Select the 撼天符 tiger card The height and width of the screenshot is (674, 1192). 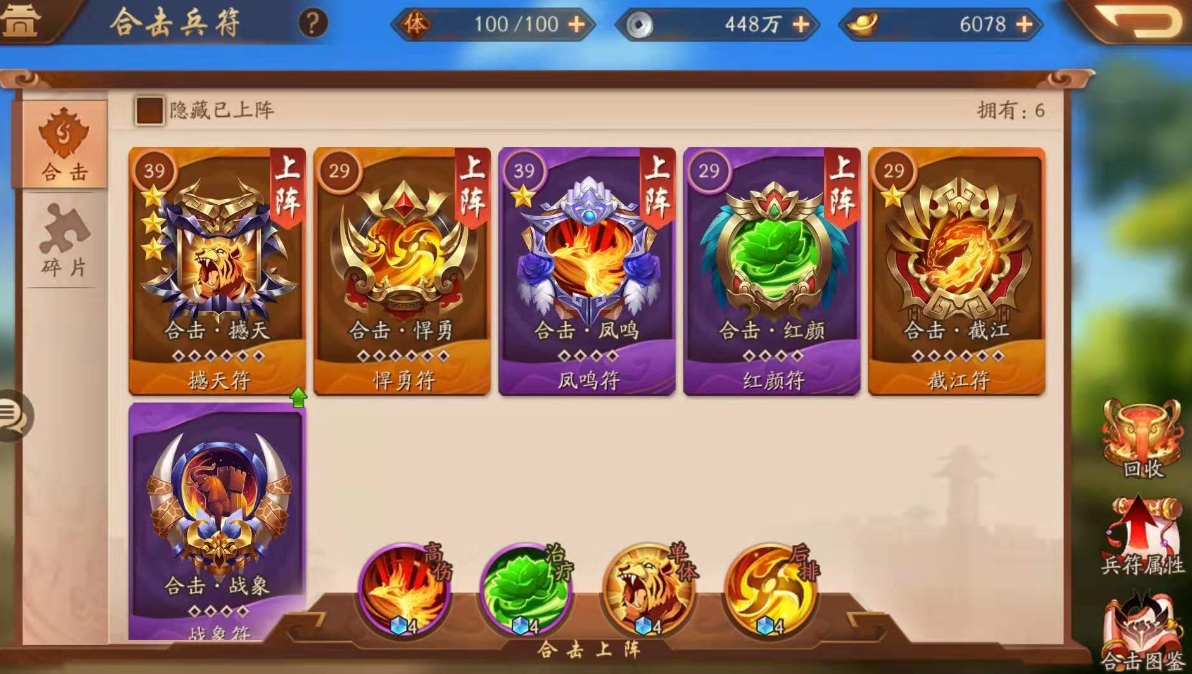[x=218, y=271]
